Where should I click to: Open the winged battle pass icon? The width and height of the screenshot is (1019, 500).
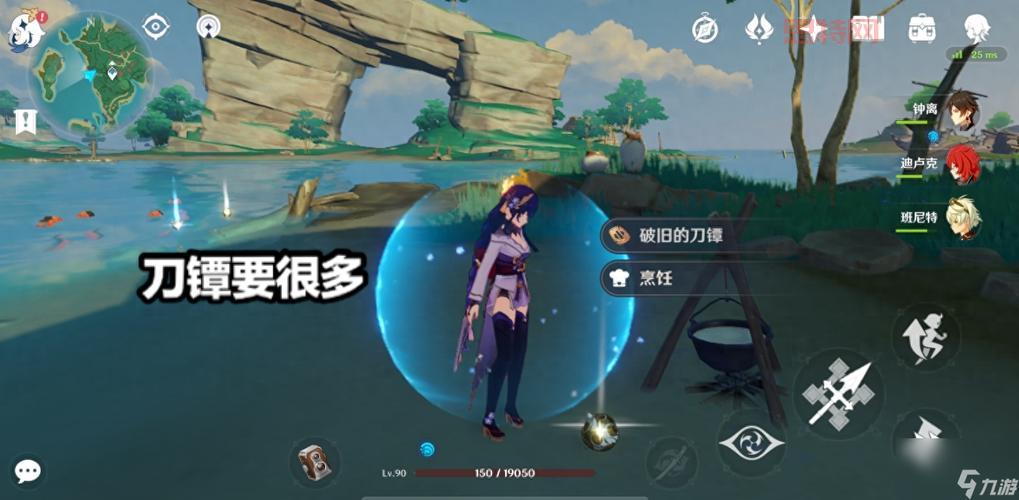pos(759,28)
